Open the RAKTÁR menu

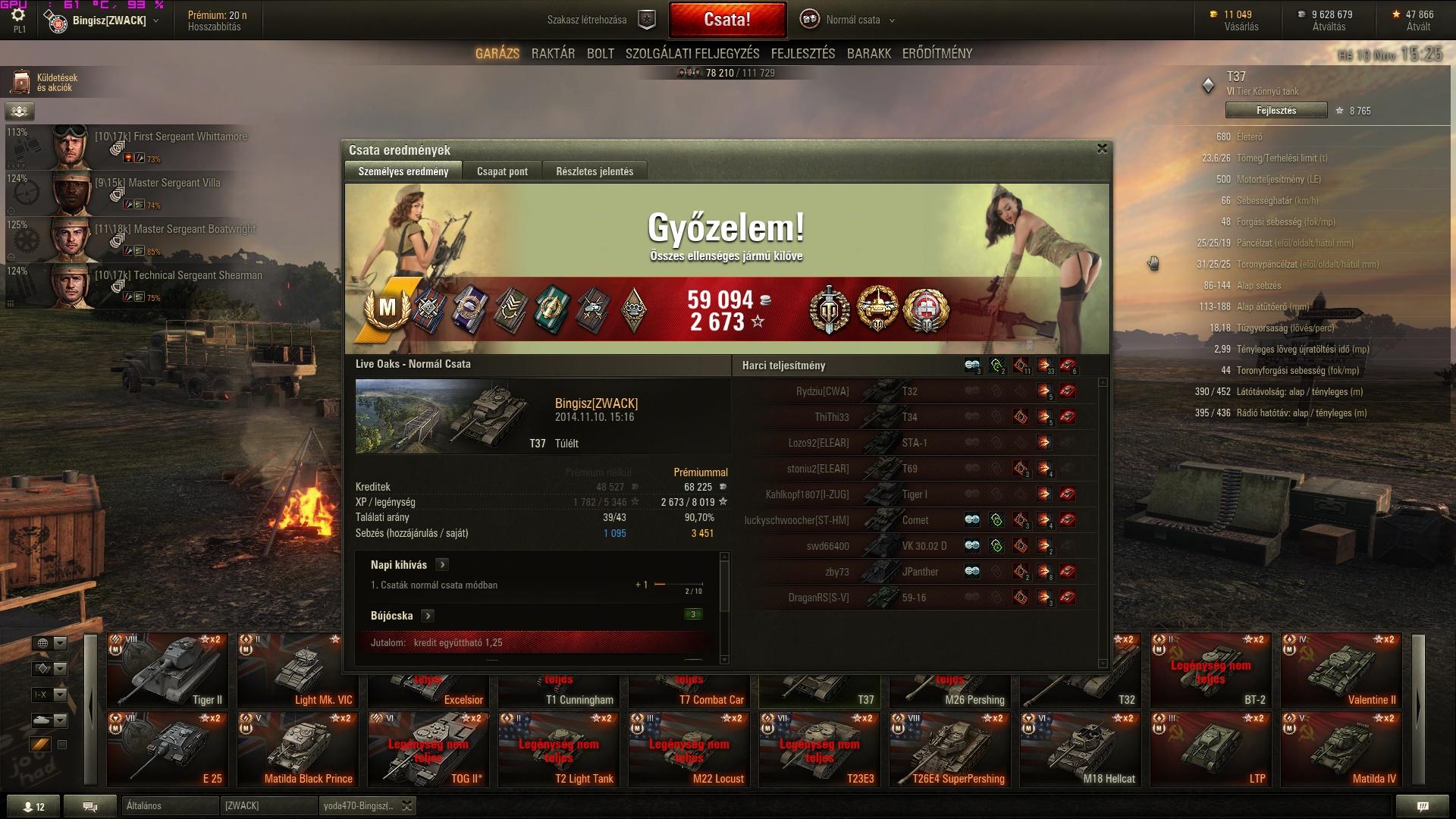point(553,54)
